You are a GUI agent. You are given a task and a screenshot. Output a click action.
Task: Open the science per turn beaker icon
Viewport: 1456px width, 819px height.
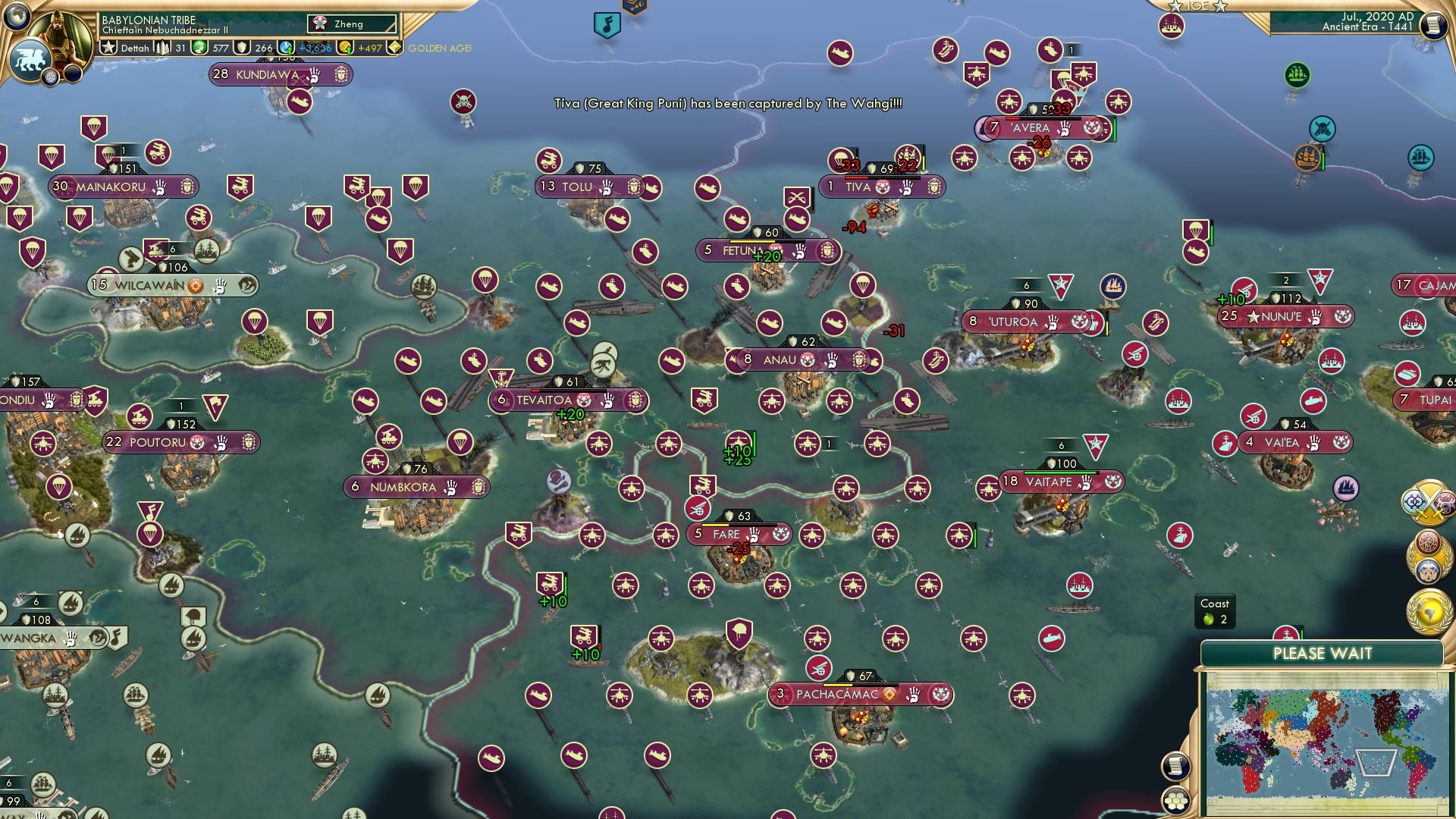287,48
